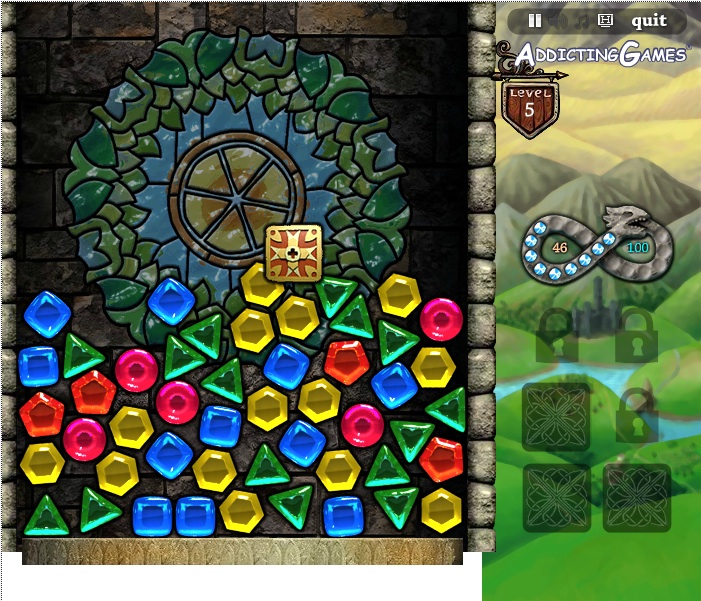The width and height of the screenshot is (701, 601).
Task: Toggle the music note icon
Action: pos(582,20)
